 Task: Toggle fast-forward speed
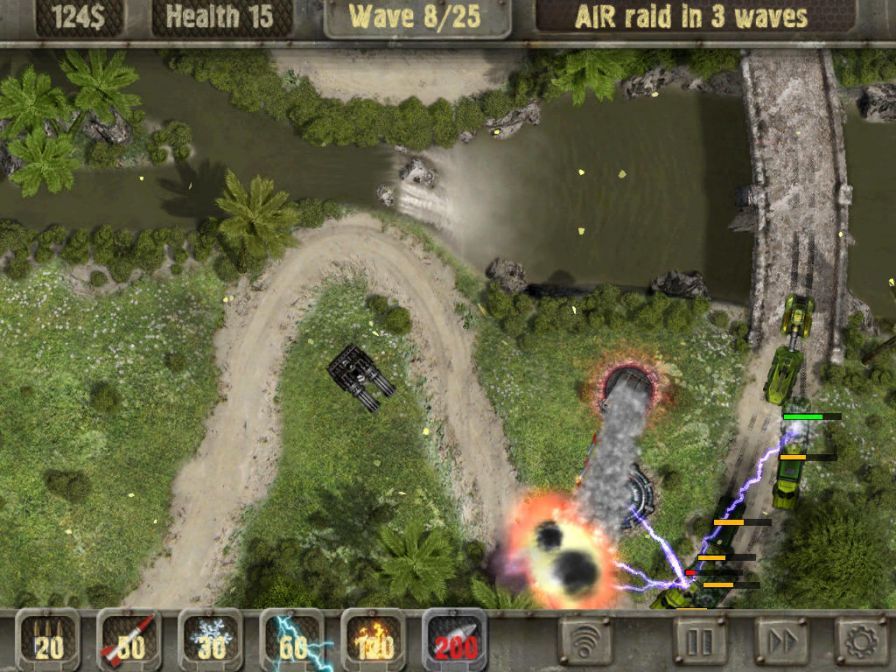pos(781,640)
